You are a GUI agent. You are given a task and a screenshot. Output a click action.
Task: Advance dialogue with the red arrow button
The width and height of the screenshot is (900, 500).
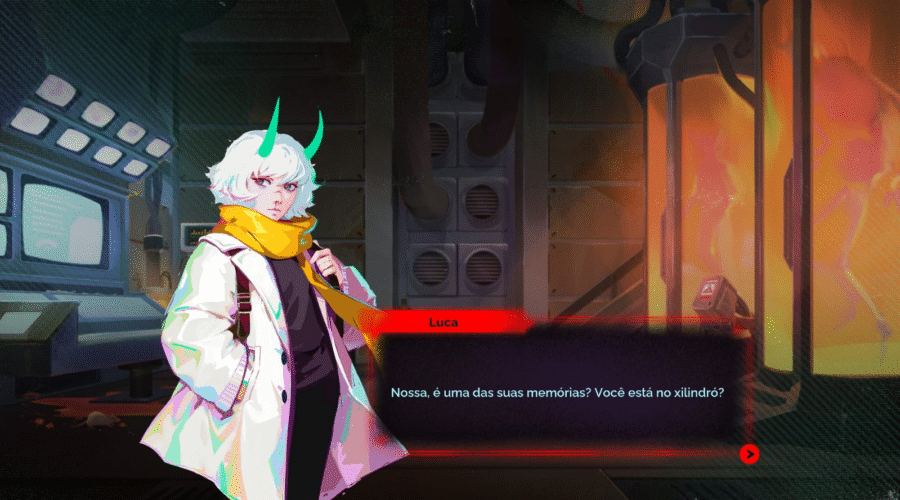(x=749, y=454)
